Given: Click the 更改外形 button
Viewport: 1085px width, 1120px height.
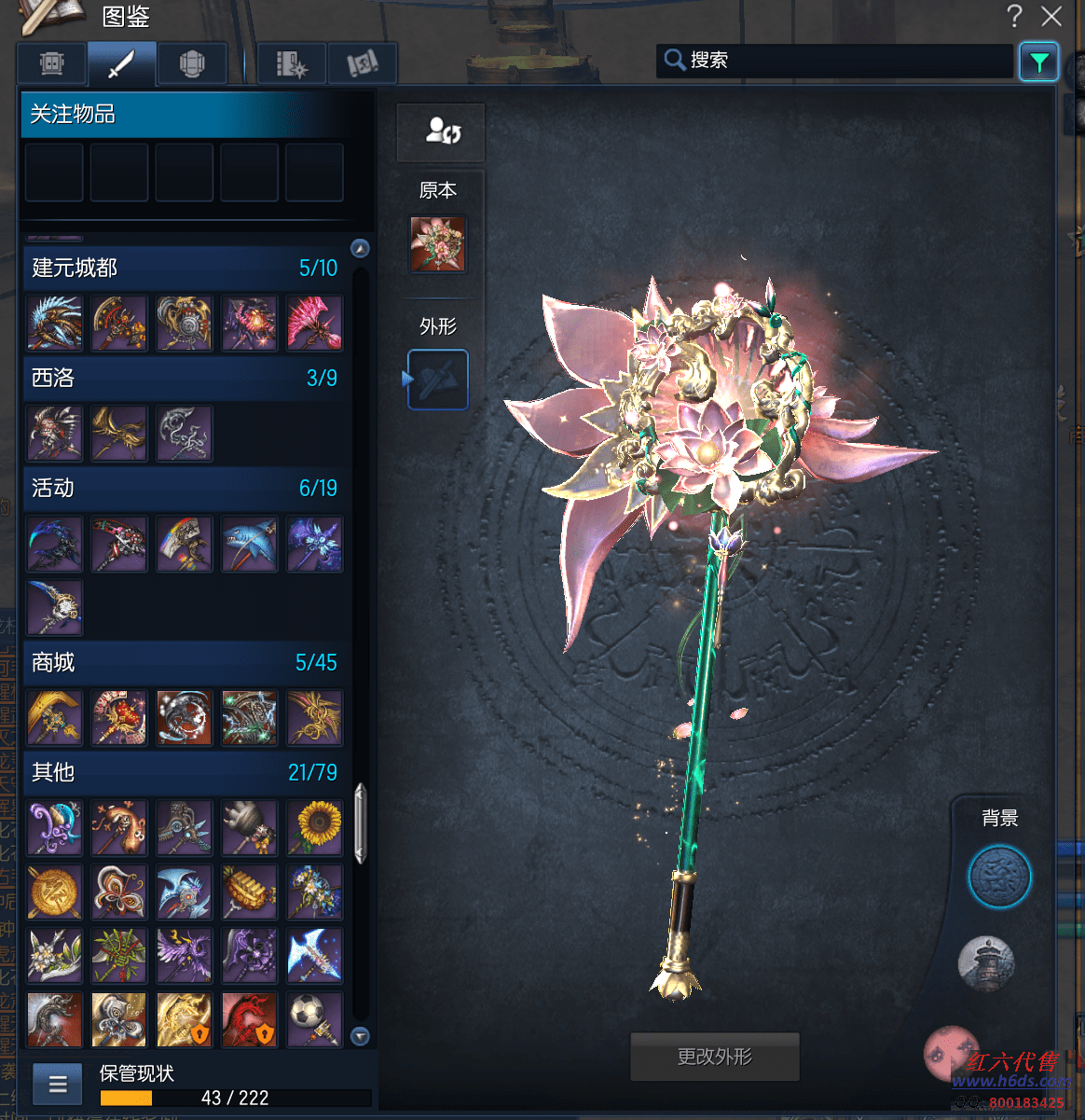Looking at the screenshot, I should [x=715, y=1057].
